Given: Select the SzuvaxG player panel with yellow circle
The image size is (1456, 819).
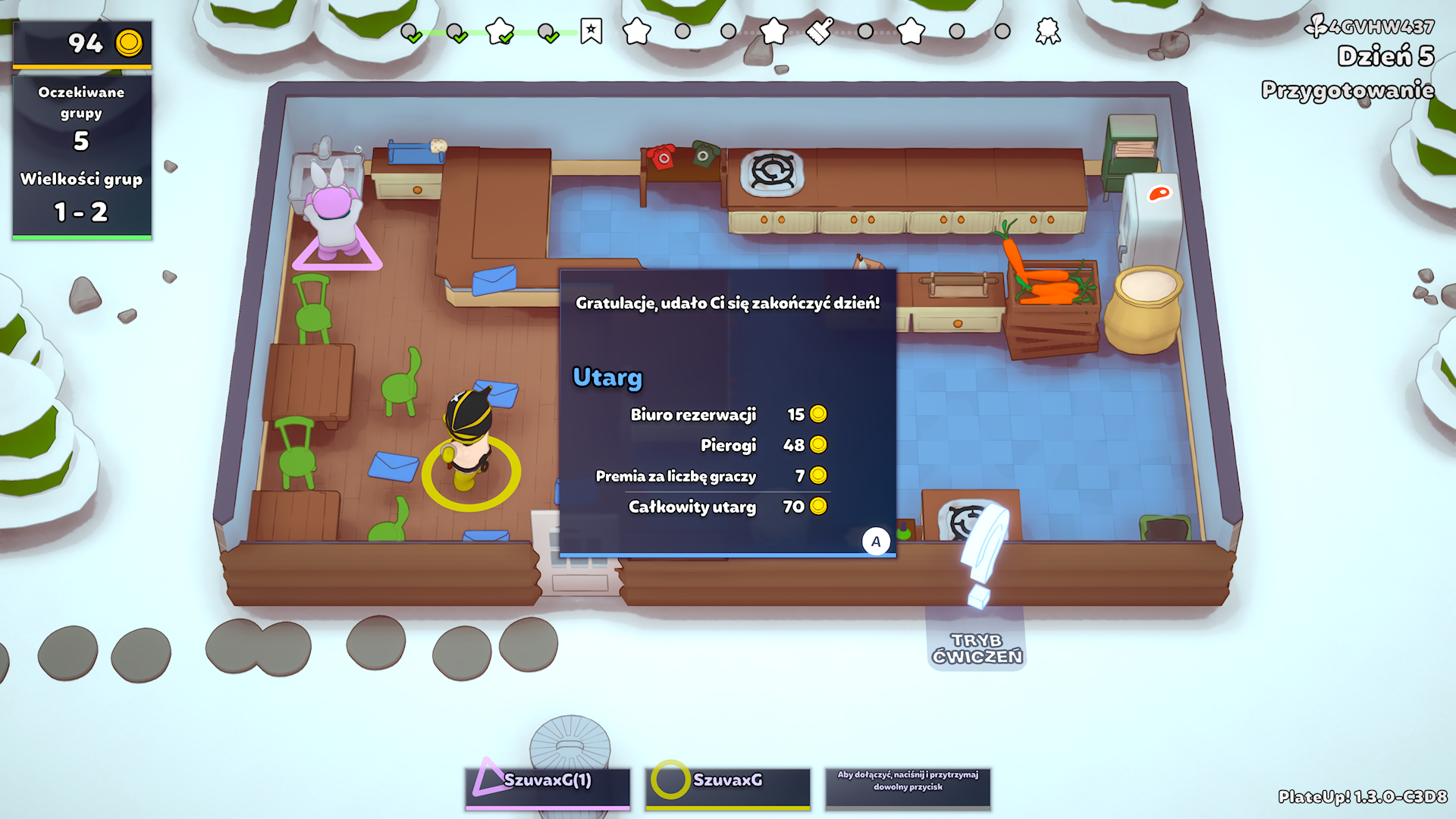Looking at the screenshot, I should (727, 787).
